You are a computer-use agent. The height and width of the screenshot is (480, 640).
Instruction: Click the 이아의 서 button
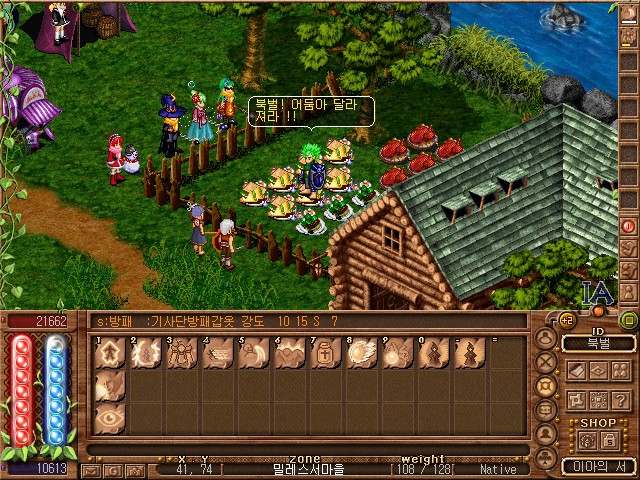[597, 467]
